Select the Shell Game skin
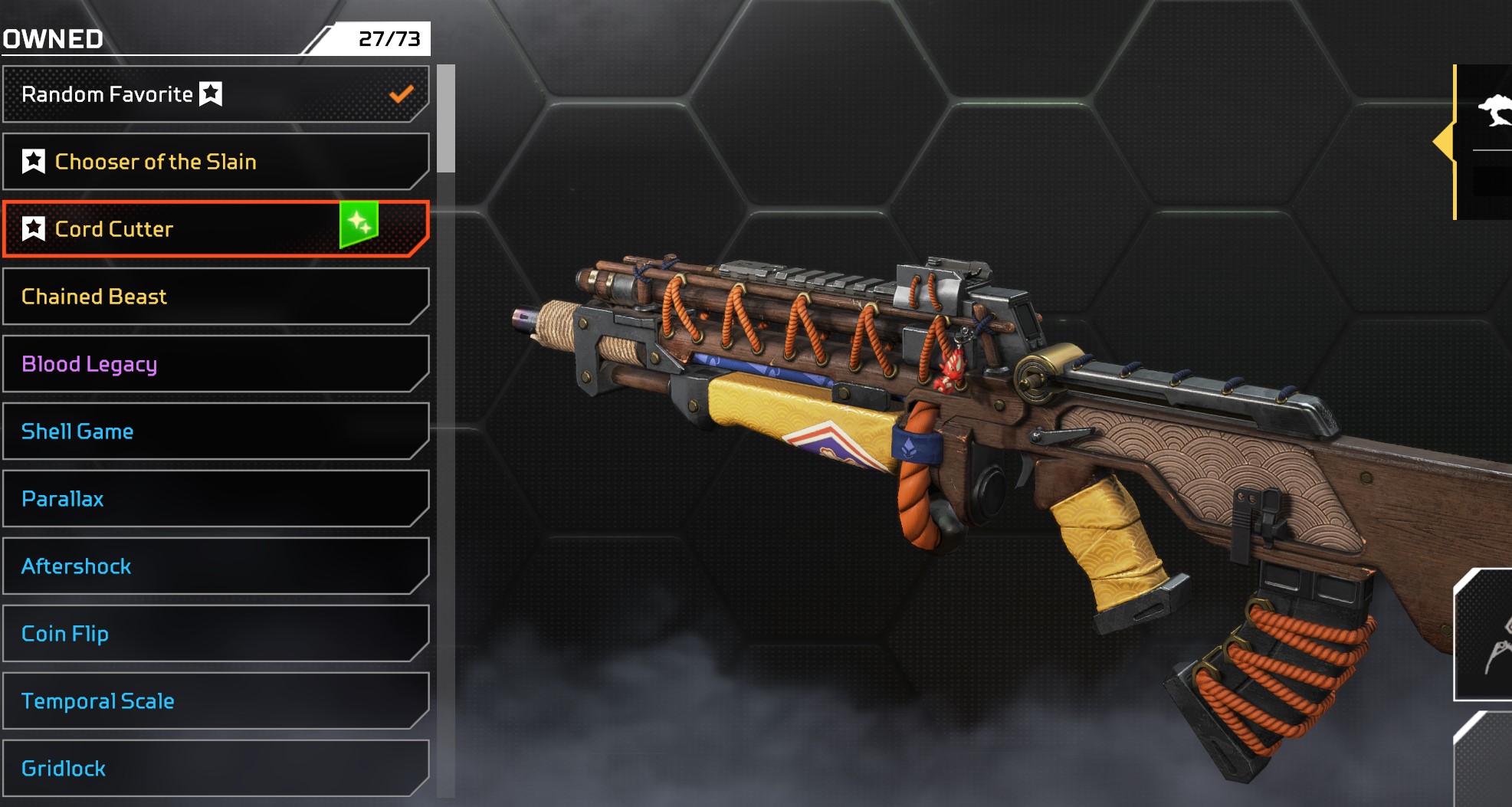The height and width of the screenshot is (807, 1512). click(x=215, y=431)
